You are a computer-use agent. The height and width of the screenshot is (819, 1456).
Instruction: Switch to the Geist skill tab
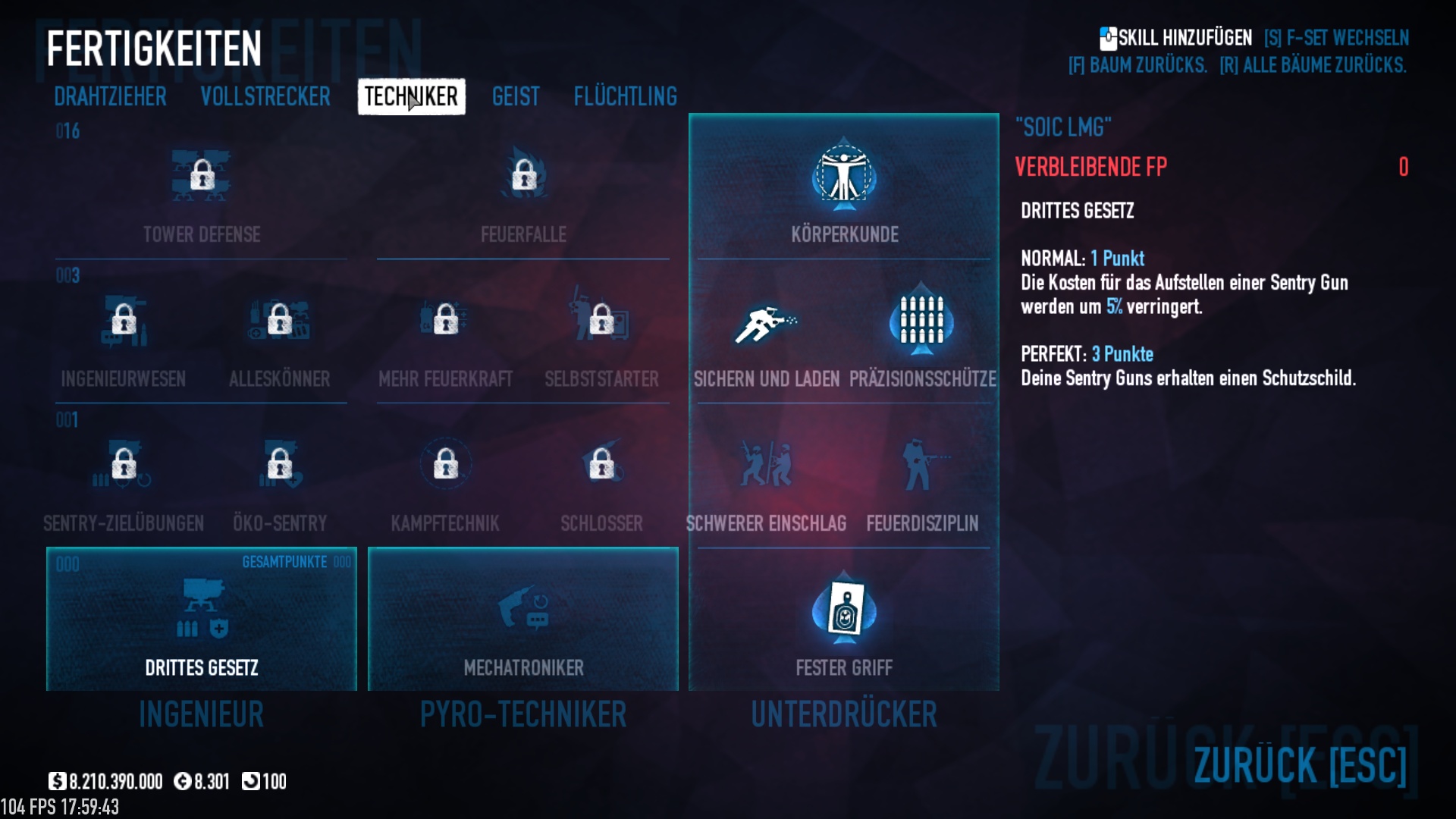coord(516,97)
